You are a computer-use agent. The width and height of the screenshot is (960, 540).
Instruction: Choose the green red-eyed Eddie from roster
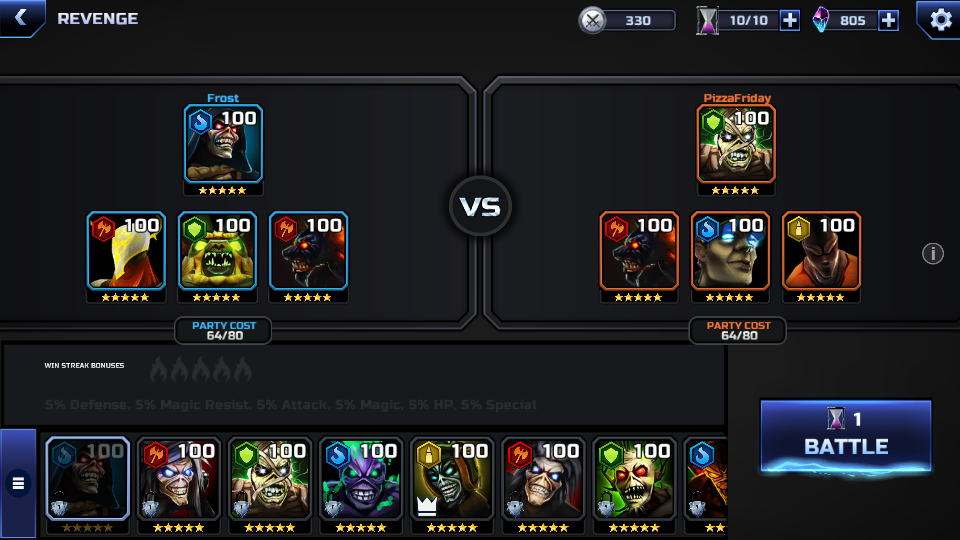click(634, 480)
